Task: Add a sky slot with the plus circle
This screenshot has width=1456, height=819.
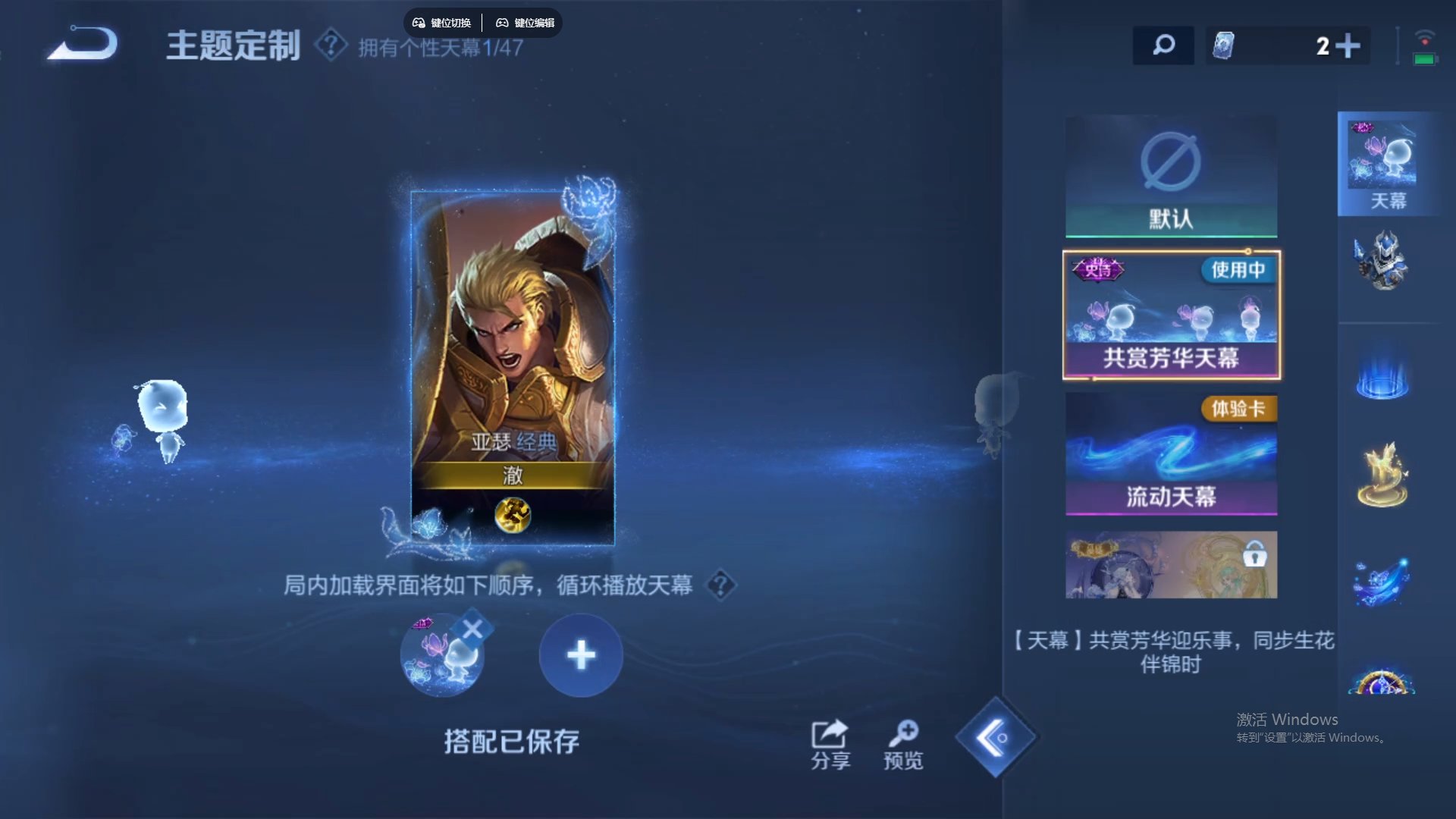Action: (580, 653)
